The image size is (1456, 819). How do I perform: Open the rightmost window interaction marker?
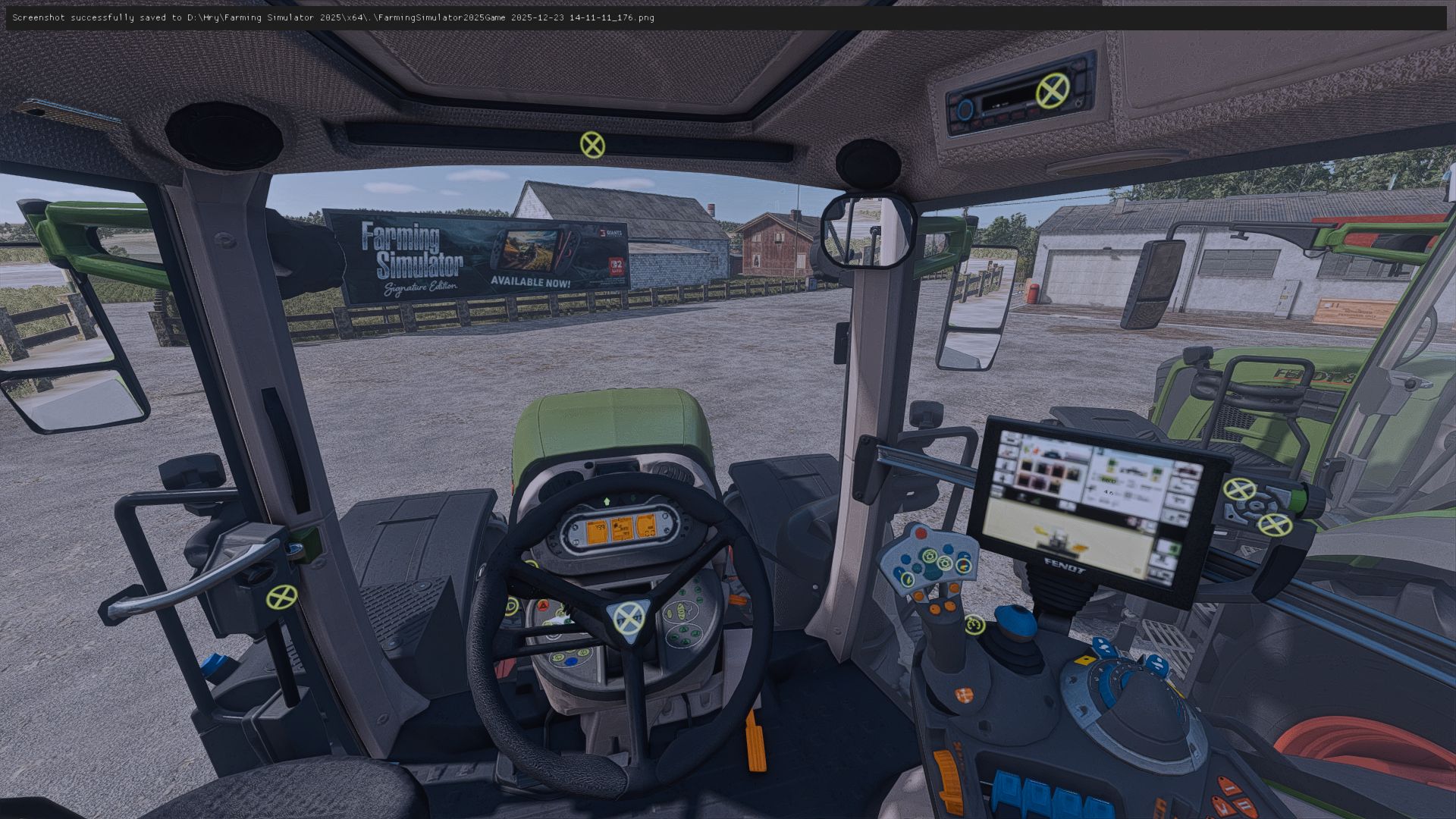pos(1275,525)
